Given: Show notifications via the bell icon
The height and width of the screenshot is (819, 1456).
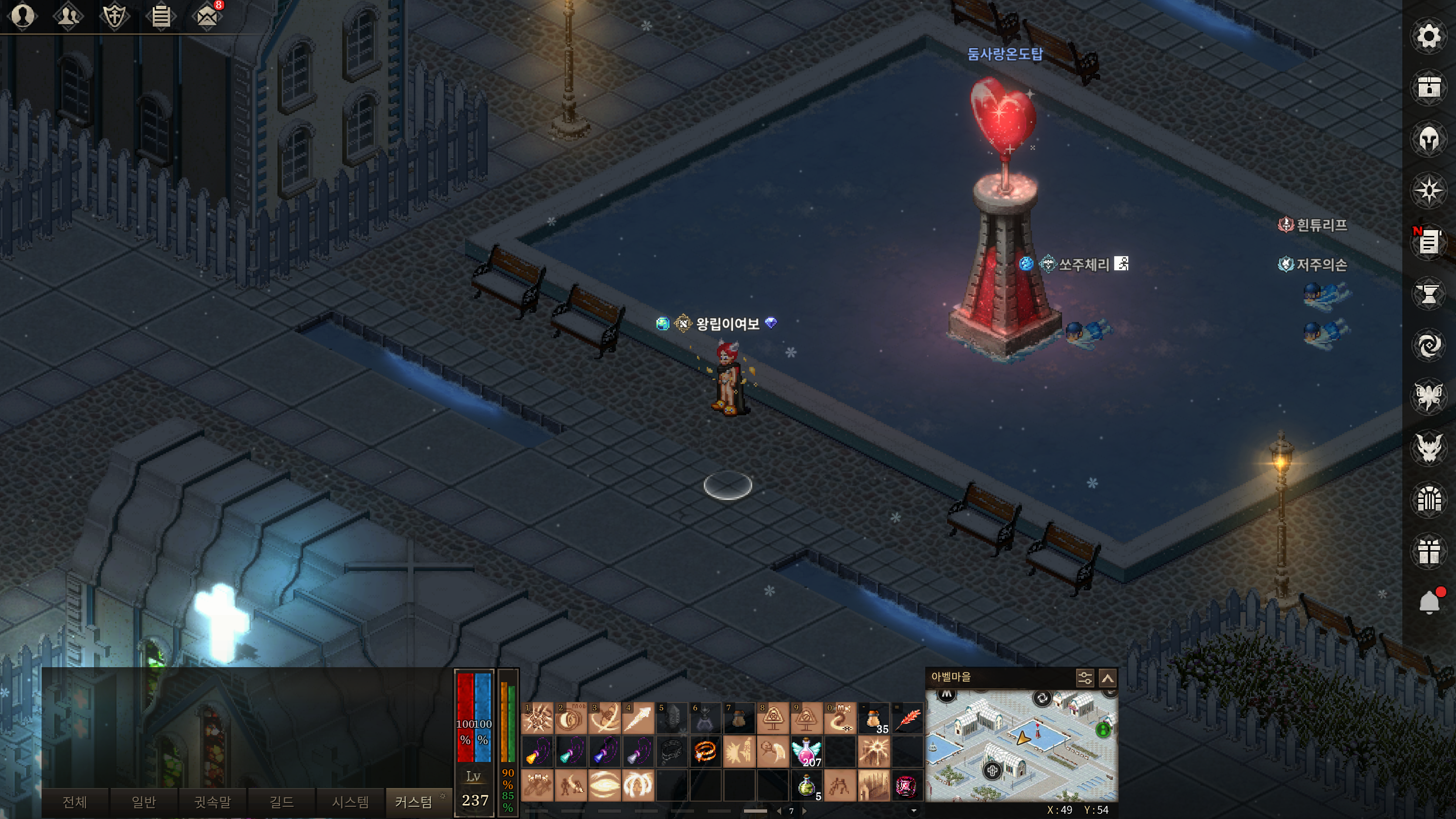Looking at the screenshot, I should (1428, 602).
